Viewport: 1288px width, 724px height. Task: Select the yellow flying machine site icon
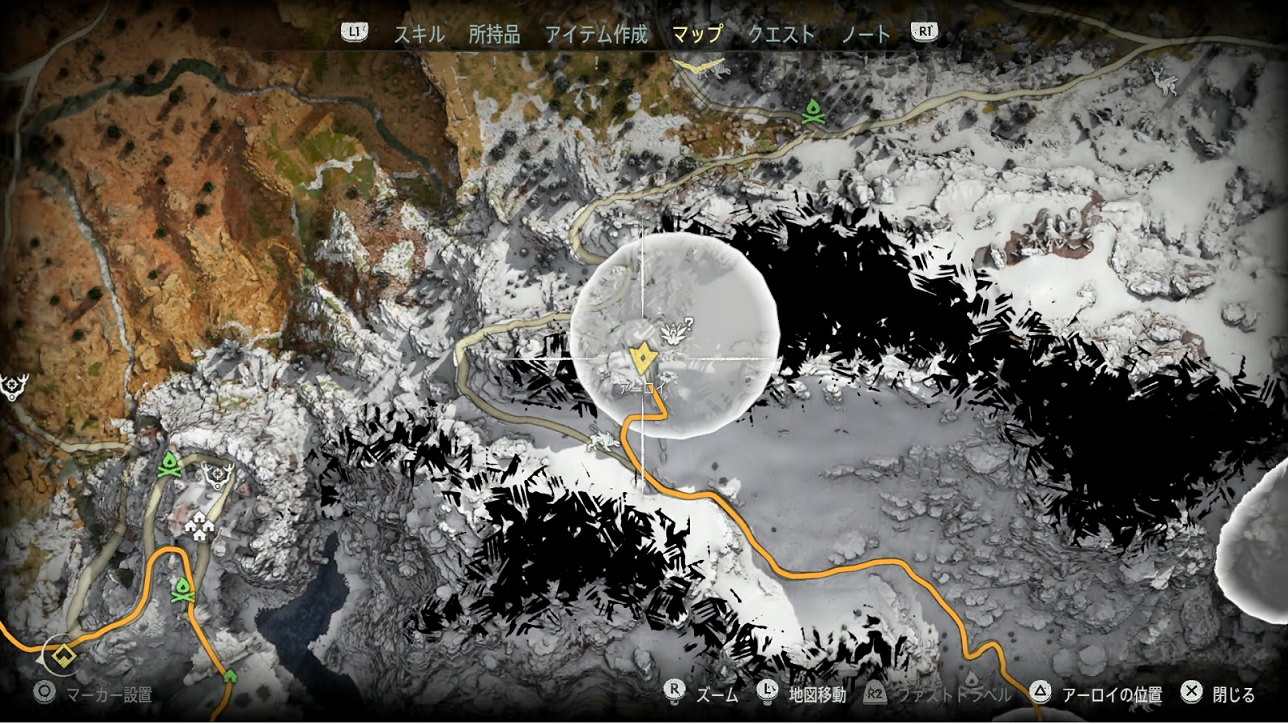coord(697,66)
